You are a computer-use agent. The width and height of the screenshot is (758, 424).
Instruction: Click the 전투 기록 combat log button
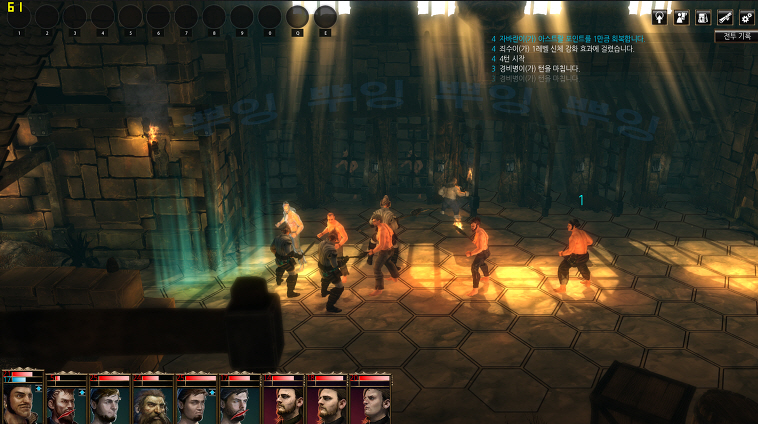736,36
